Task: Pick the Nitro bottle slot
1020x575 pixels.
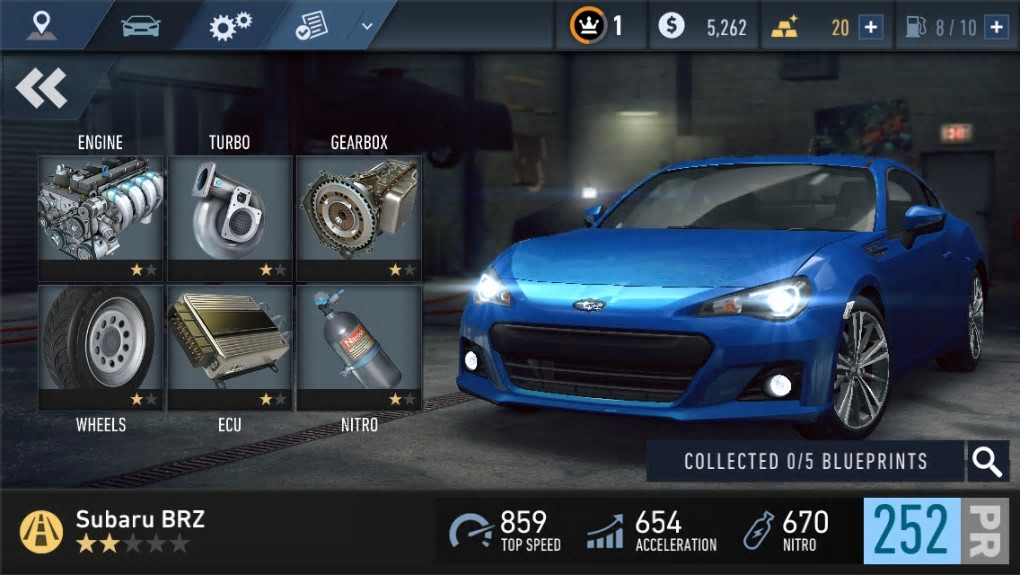Action: point(359,346)
